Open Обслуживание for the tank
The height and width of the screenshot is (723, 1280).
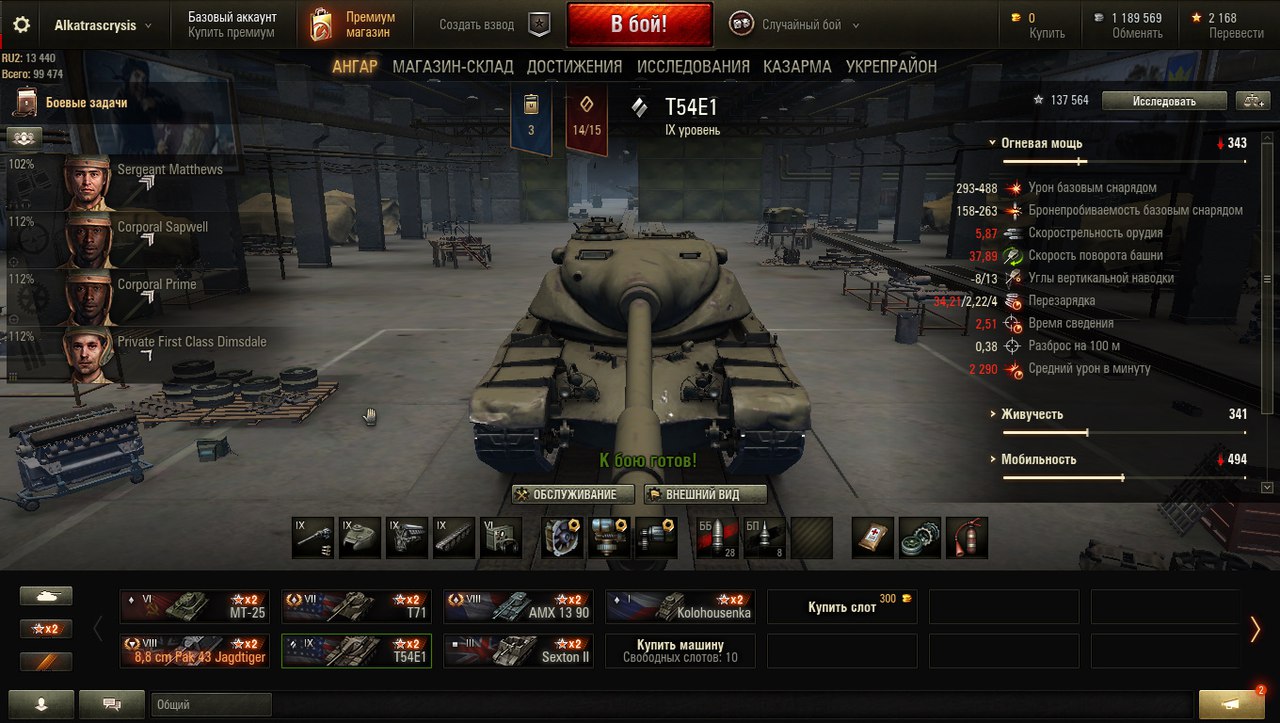pyautogui.click(x=573, y=494)
